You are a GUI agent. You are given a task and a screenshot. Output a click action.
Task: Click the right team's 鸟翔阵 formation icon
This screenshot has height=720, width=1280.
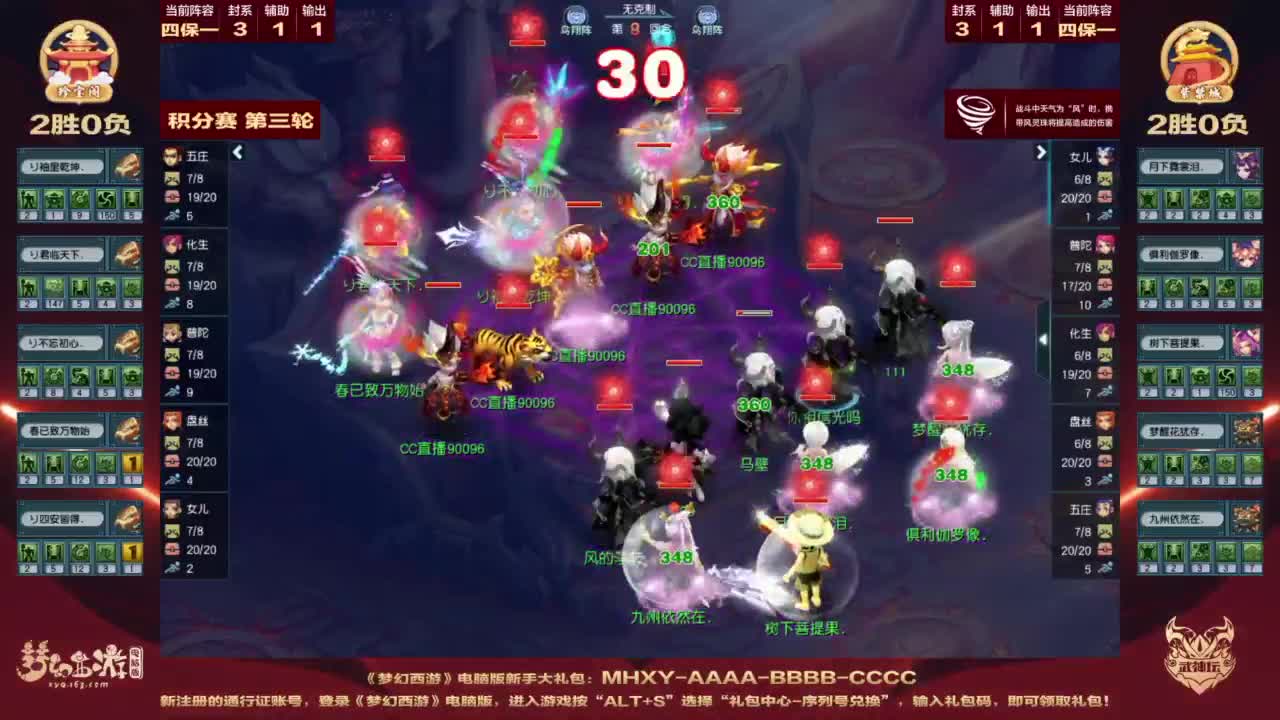tap(708, 16)
